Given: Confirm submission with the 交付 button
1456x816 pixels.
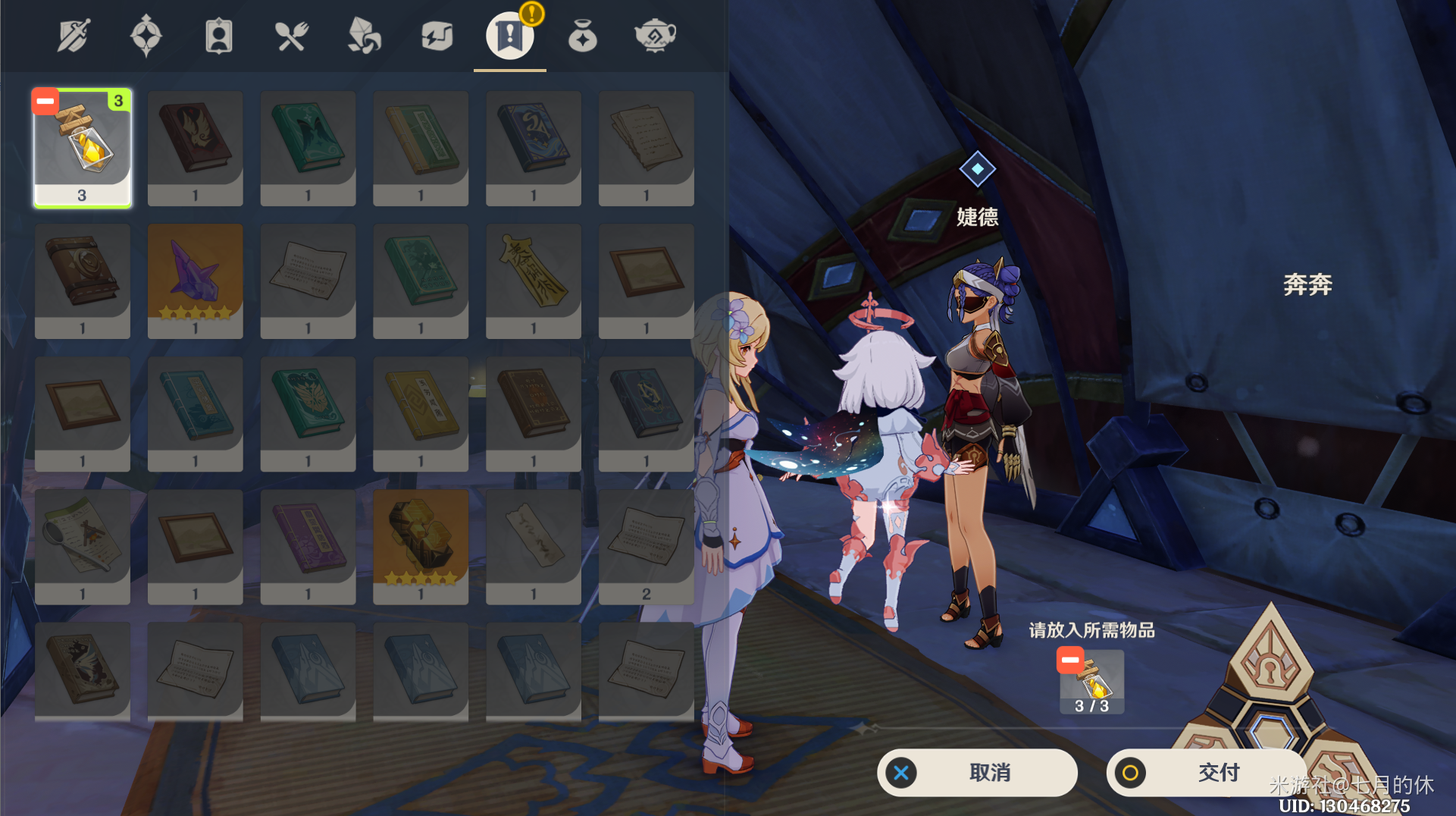Looking at the screenshot, I should pyautogui.click(x=1206, y=773).
